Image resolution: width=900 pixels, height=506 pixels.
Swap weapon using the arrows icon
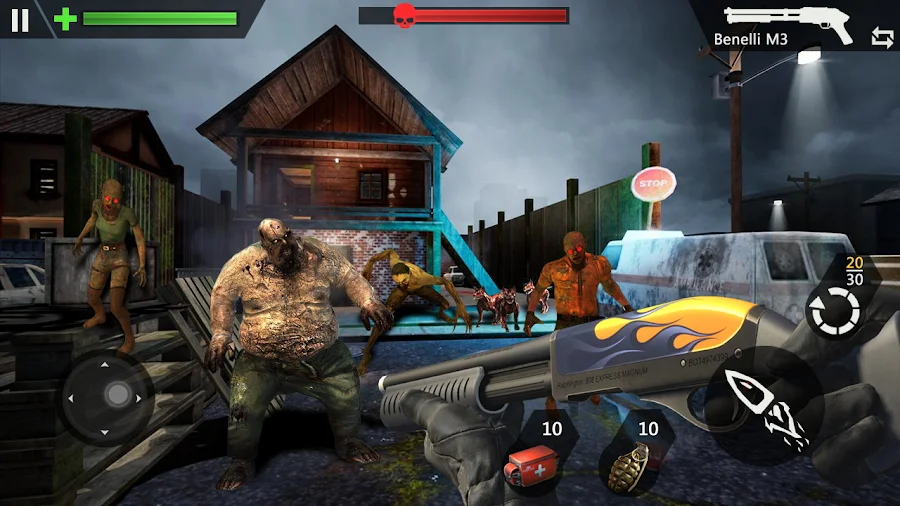click(882, 38)
